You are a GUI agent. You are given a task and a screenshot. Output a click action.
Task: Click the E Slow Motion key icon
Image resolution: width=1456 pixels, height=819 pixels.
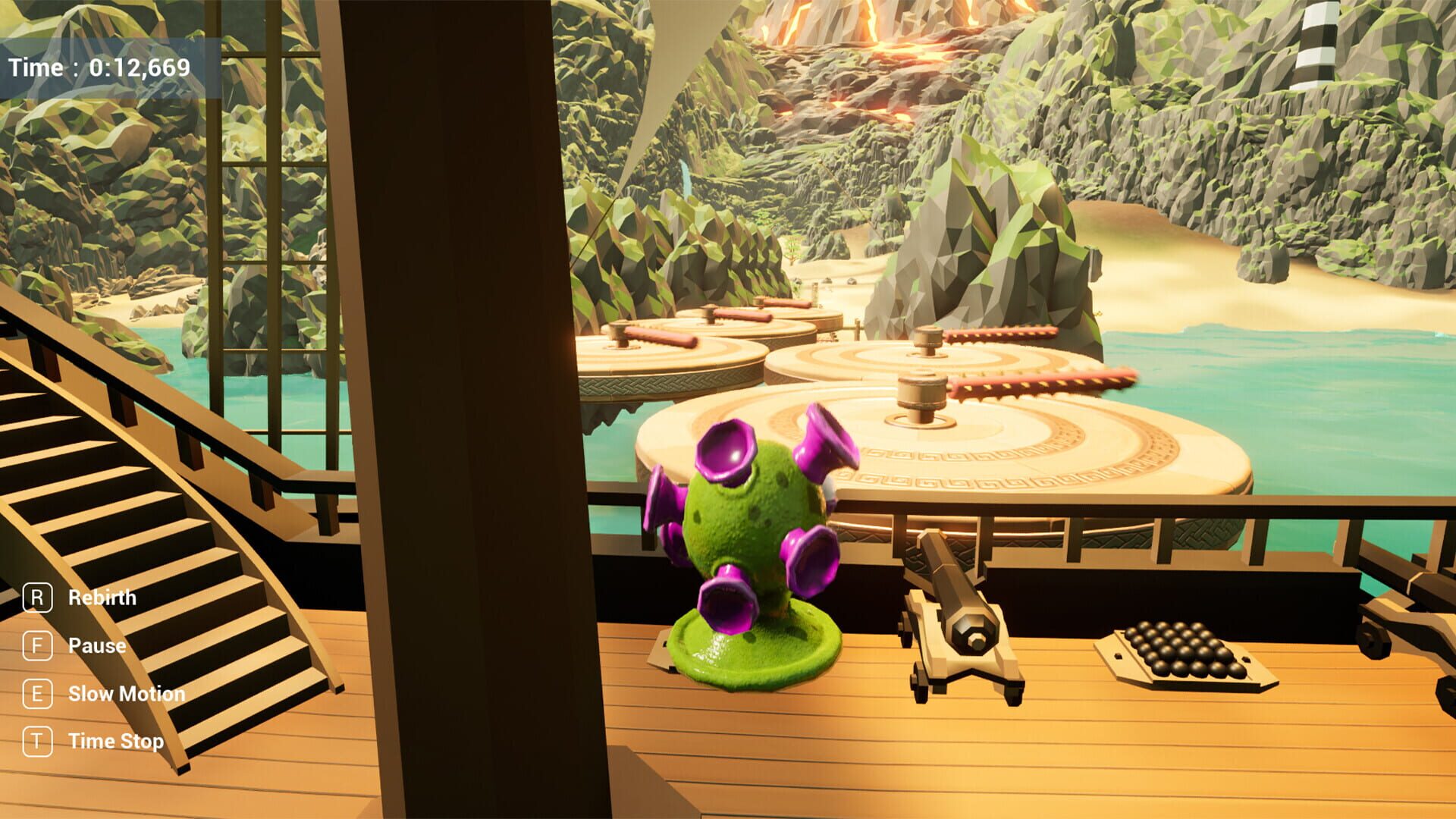click(x=36, y=693)
